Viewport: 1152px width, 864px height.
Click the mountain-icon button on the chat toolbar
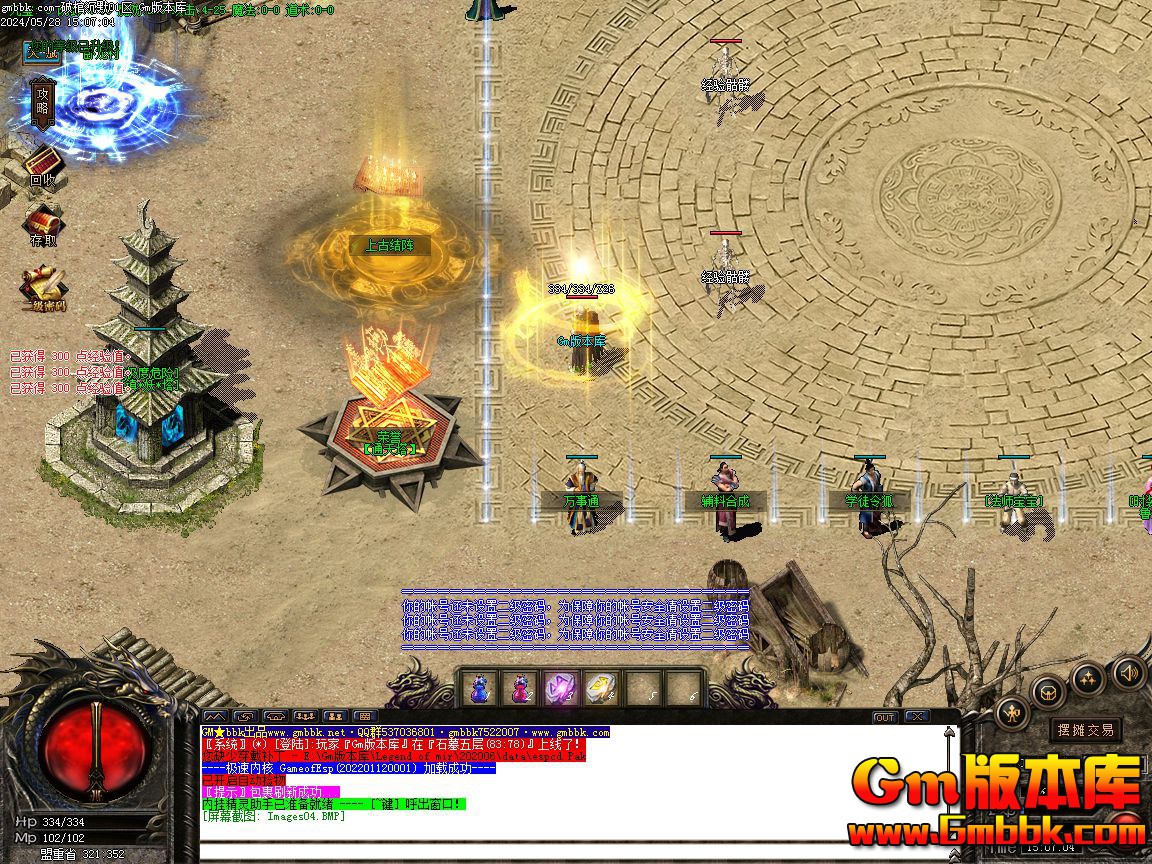tap(215, 716)
